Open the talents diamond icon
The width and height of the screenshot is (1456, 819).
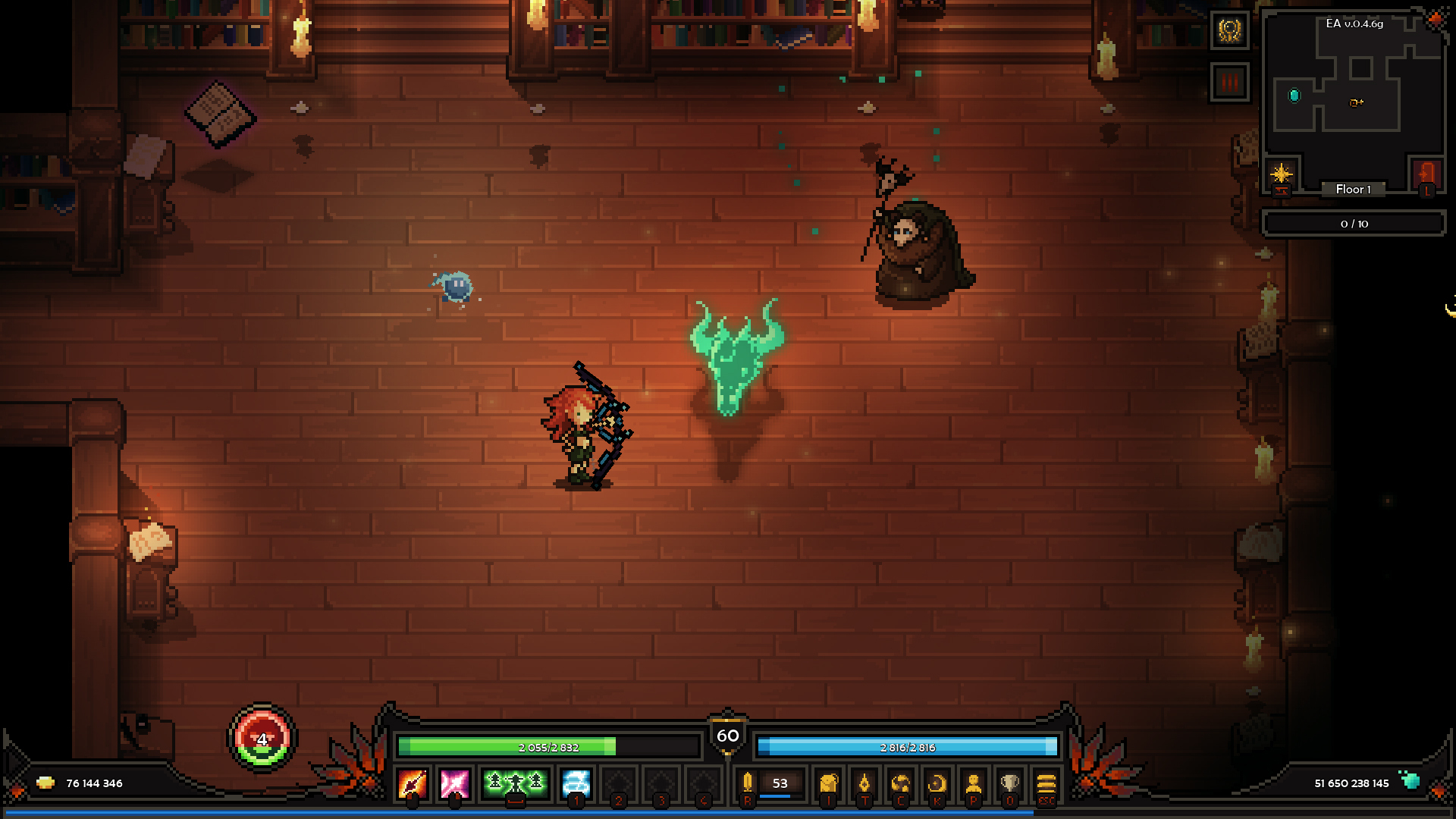(864, 783)
